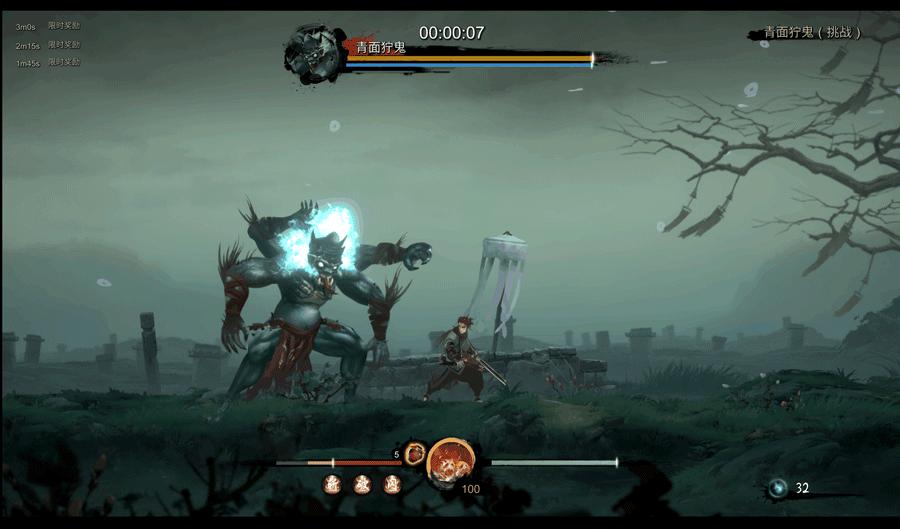This screenshot has width=900, height=529.
Task: Click the 青面狞鬼（挑战）stage title
Action: pyautogui.click(x=812, y=33)
